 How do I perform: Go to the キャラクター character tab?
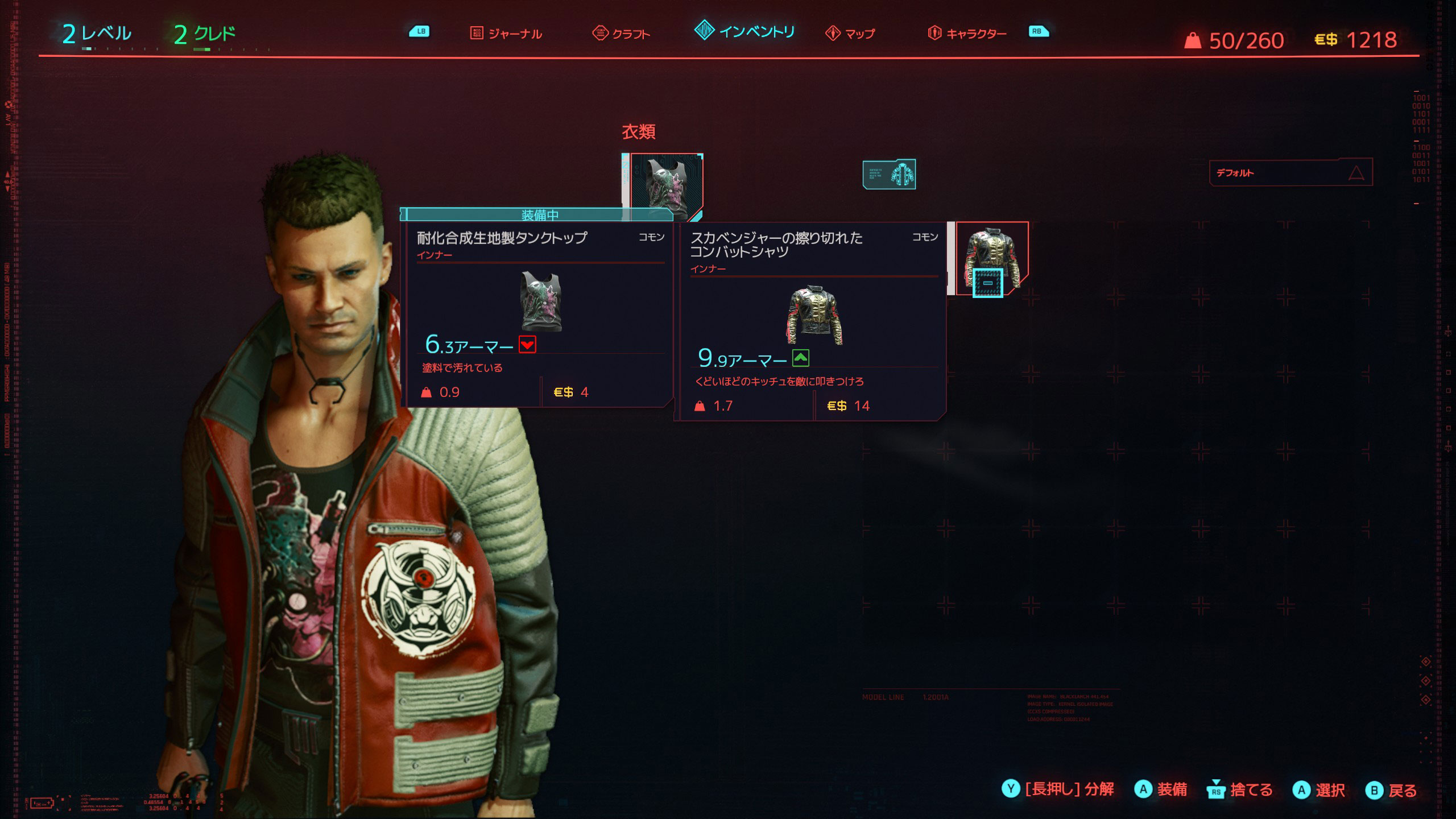pos(967,34)
